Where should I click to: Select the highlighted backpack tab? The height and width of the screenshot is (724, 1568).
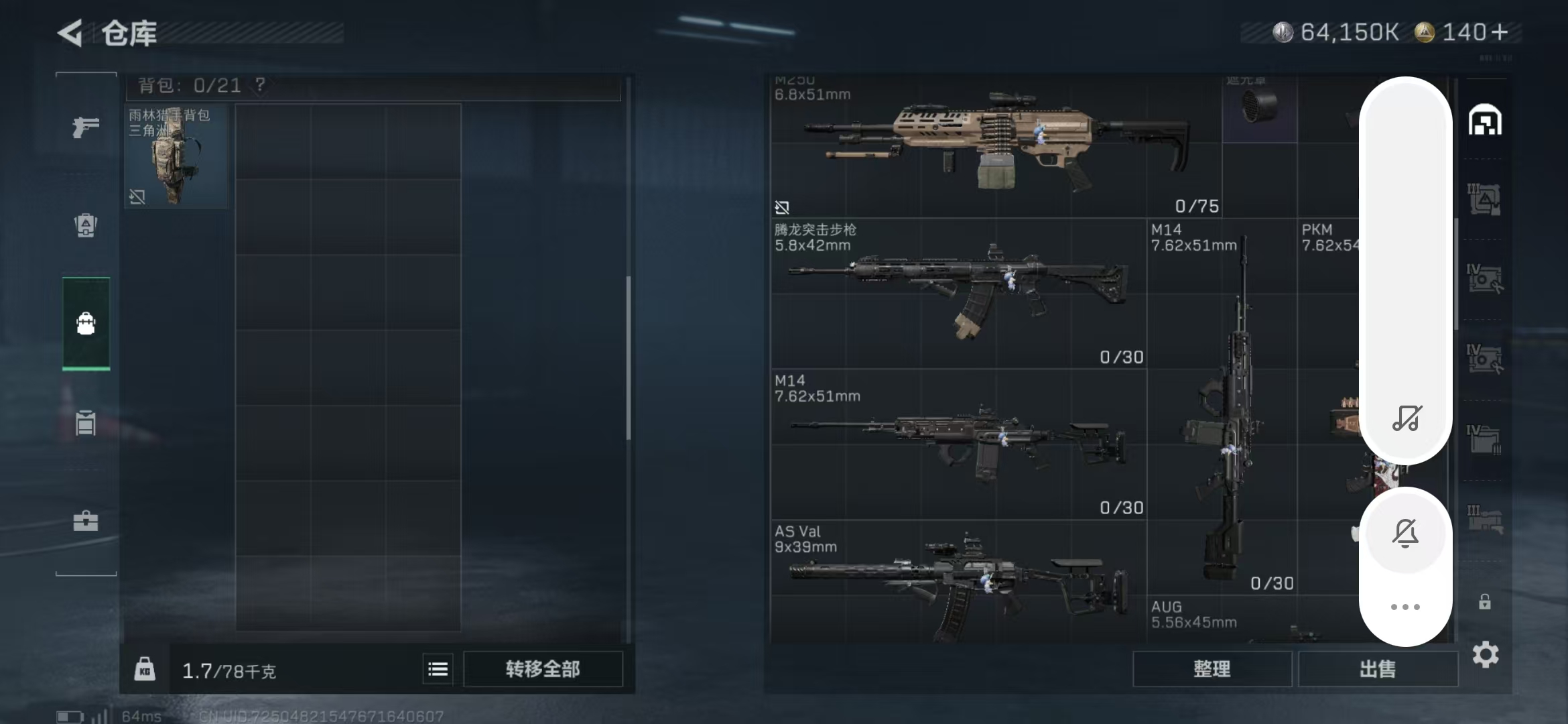86,323
